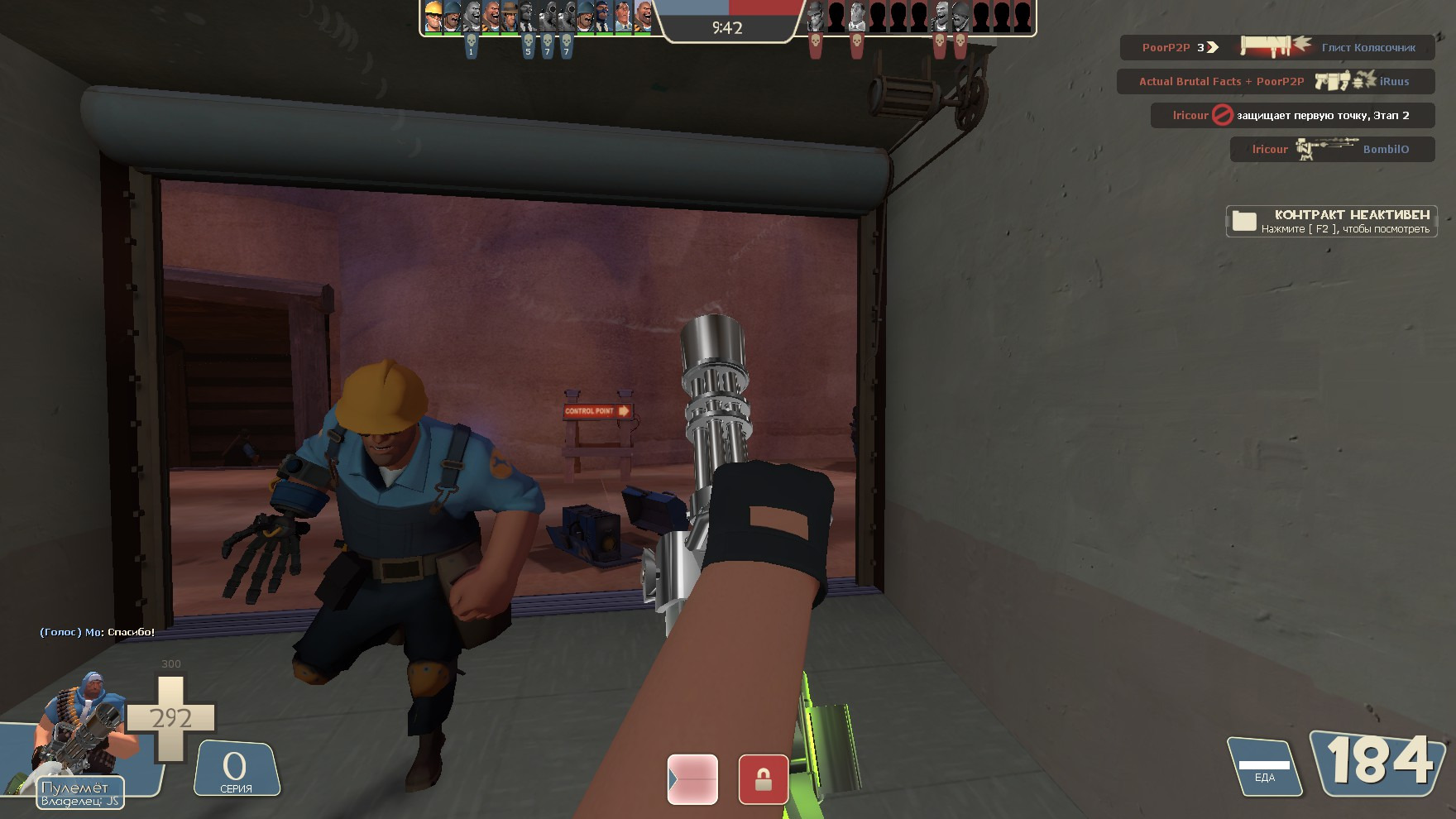Select the locked control point icon
1456x819 pixels.
tap(763, 778)
